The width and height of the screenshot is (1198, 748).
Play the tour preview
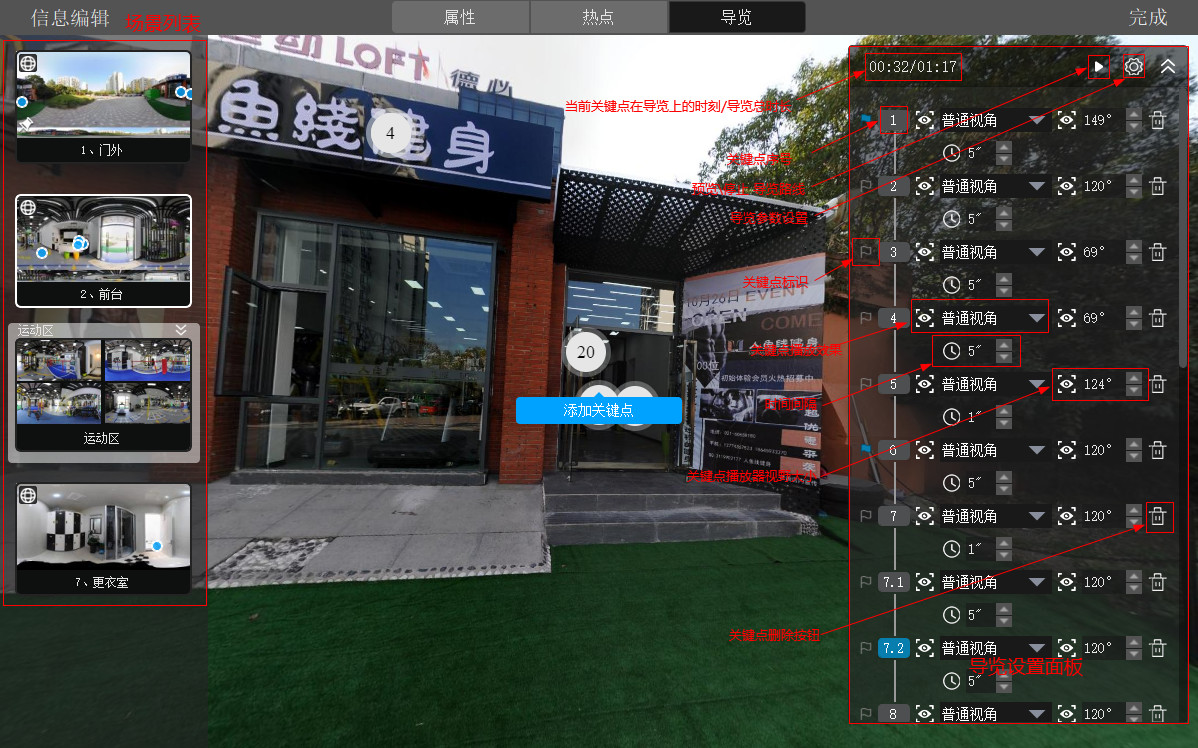[x=1099, y=67]
